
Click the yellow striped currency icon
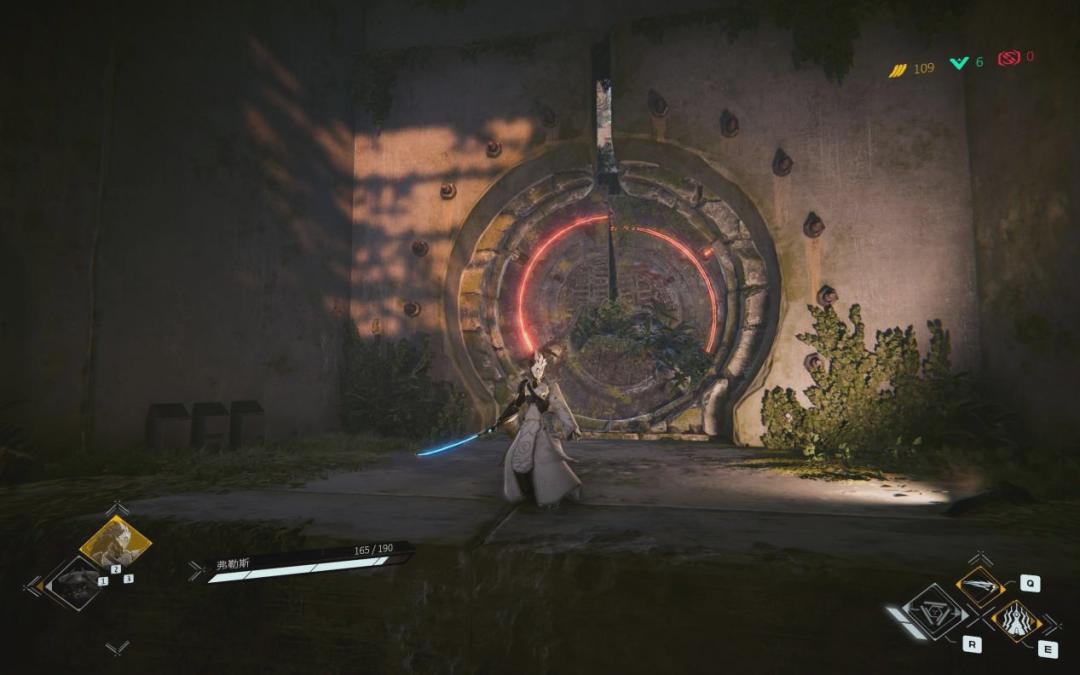pyautogui.click(x=897, y=69)
